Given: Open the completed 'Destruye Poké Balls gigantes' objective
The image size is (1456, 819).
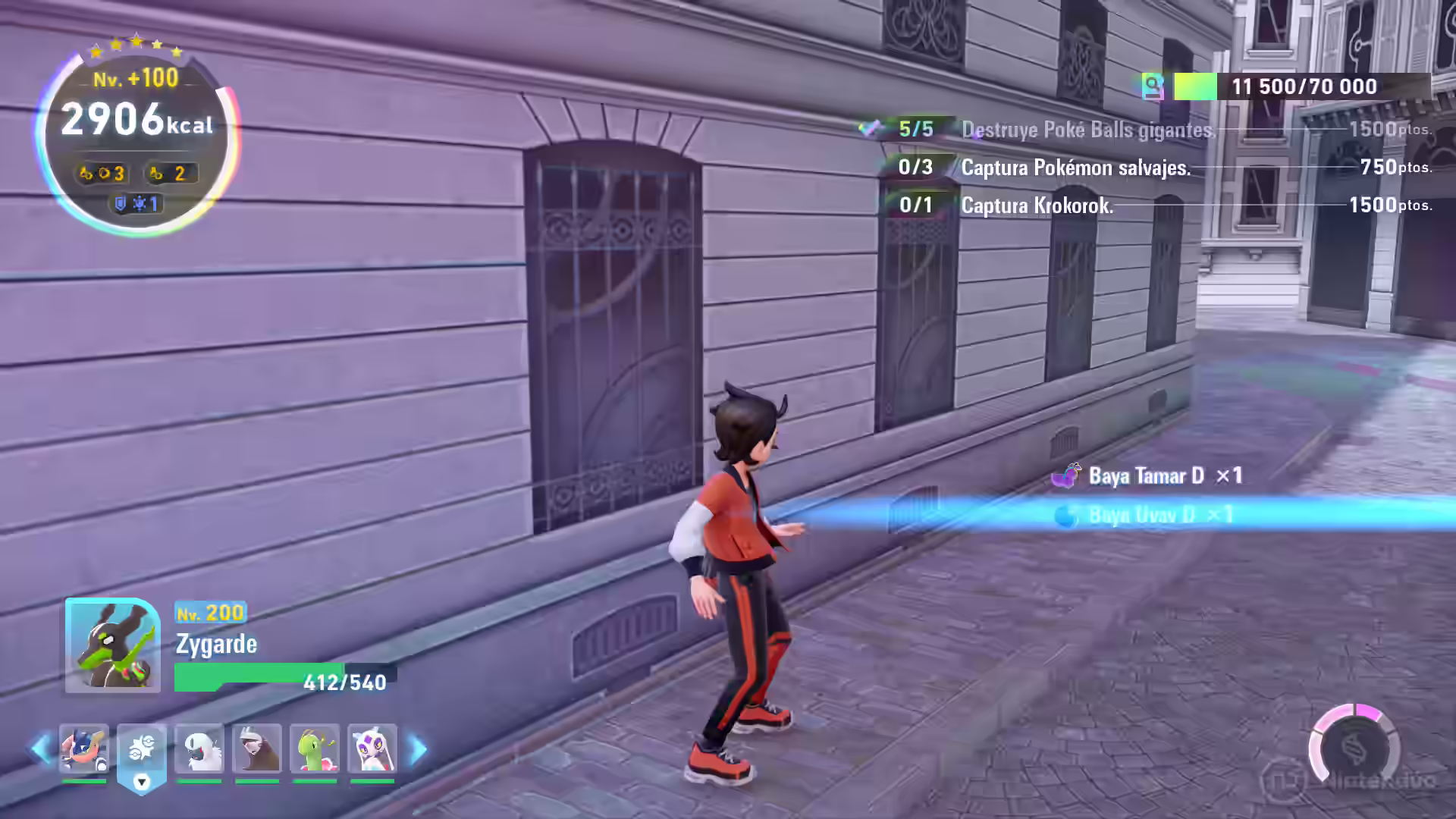Looking at the screenshot, I should pos(1087,130).
